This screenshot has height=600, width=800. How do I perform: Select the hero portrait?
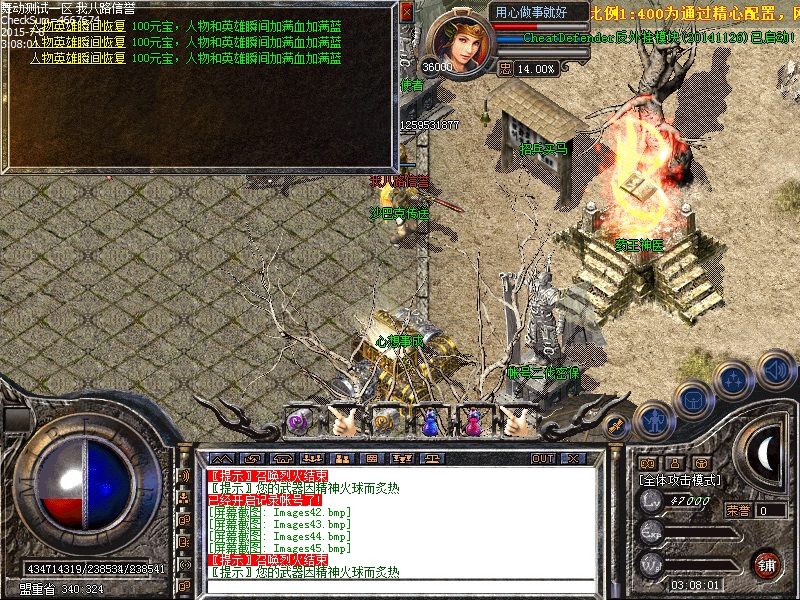[x=460, y=40]
